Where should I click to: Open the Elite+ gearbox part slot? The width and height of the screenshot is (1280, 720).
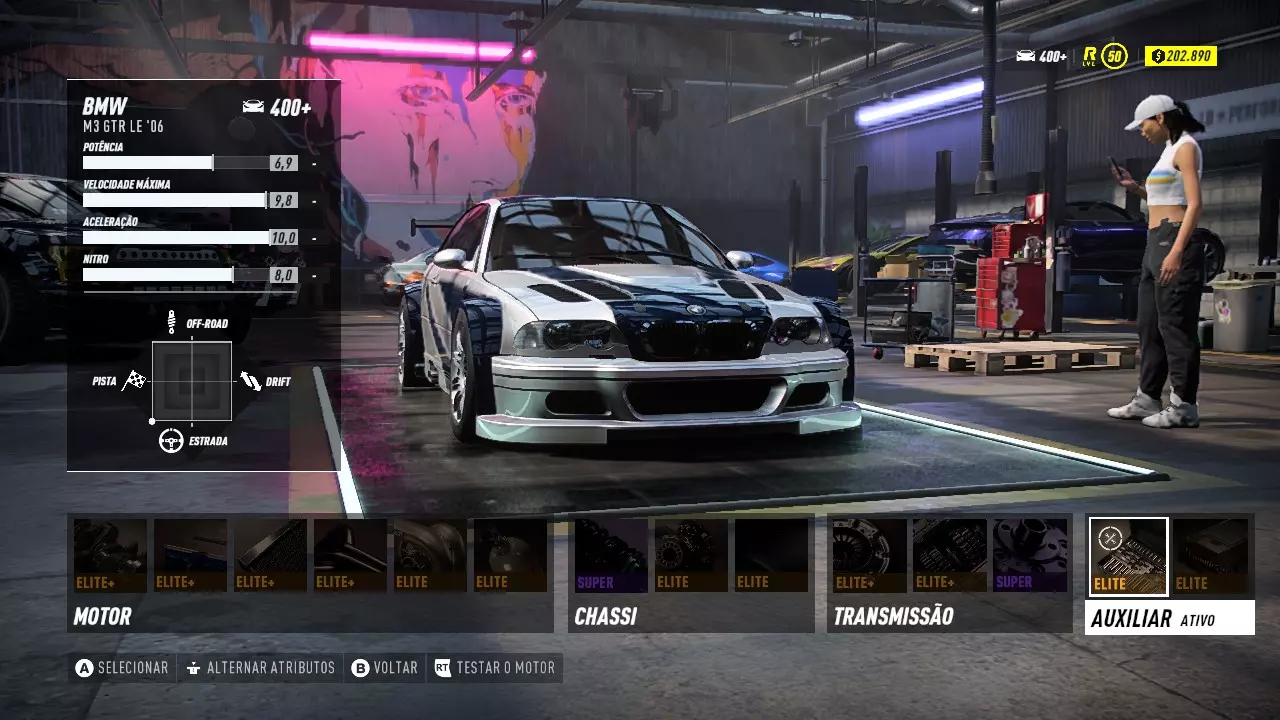pyautogui.click(x=950, y=555)
